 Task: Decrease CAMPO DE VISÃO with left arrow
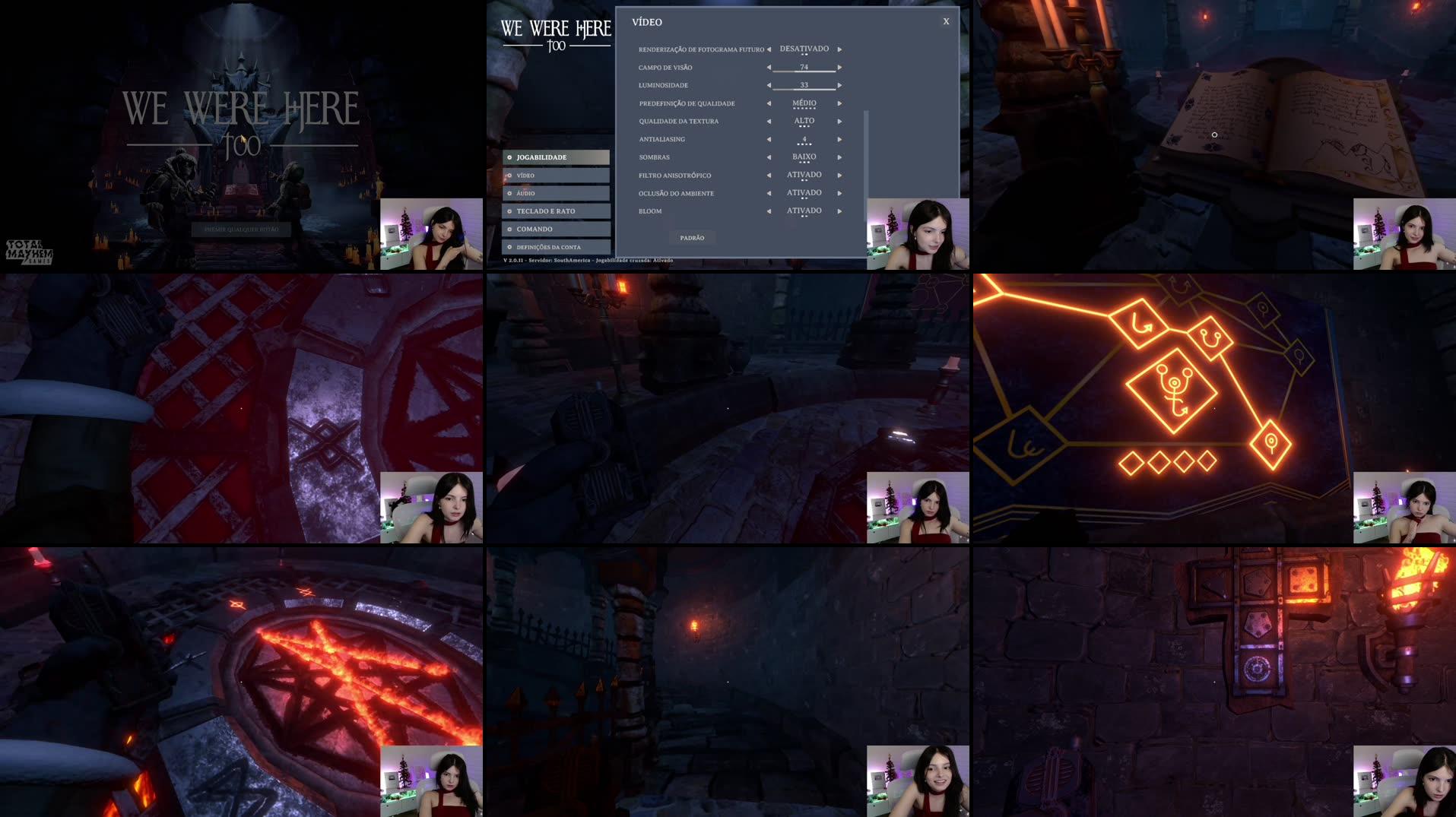tap(769, 67)
